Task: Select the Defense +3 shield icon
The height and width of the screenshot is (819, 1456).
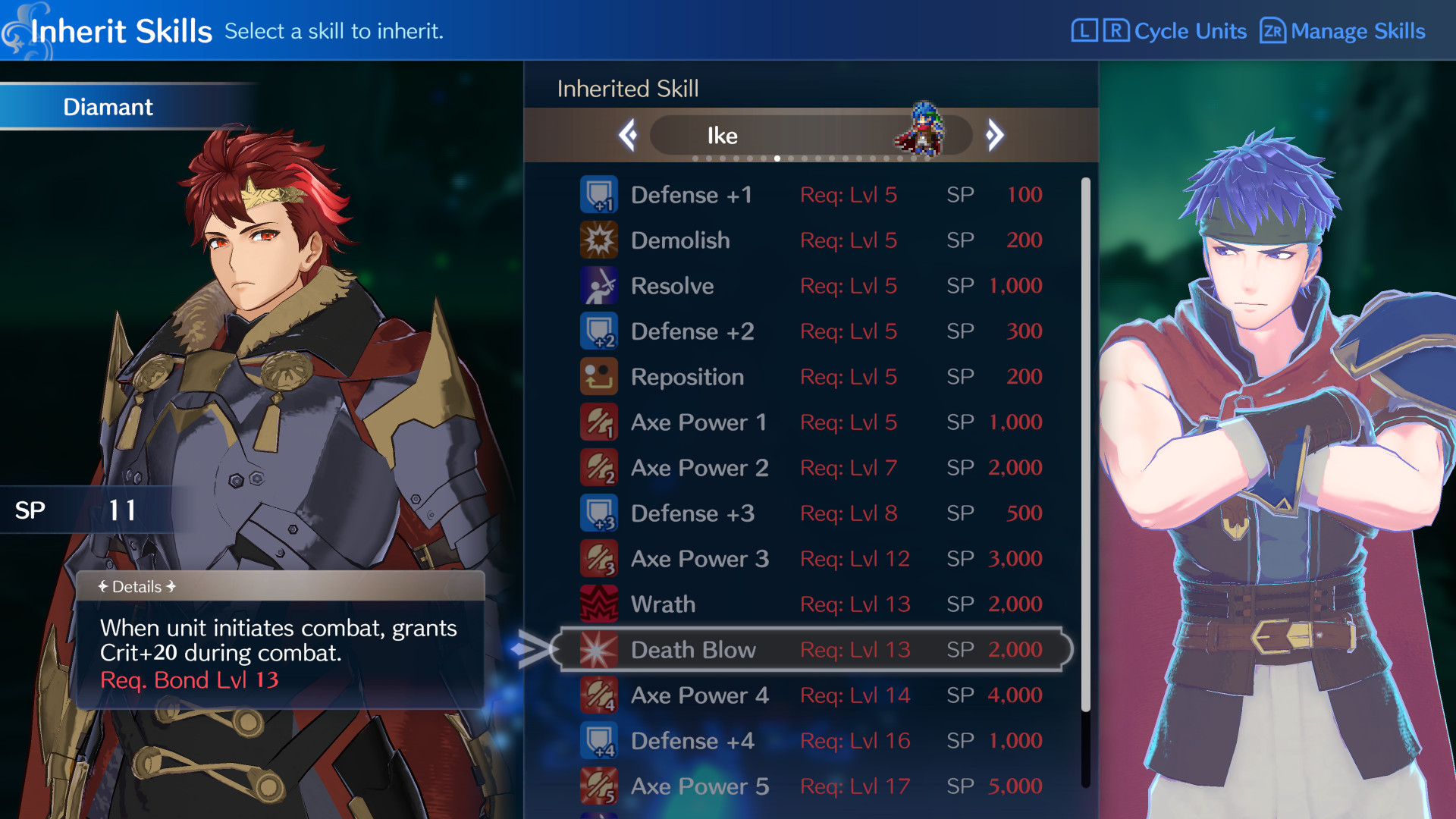Action: click(599, 513)
